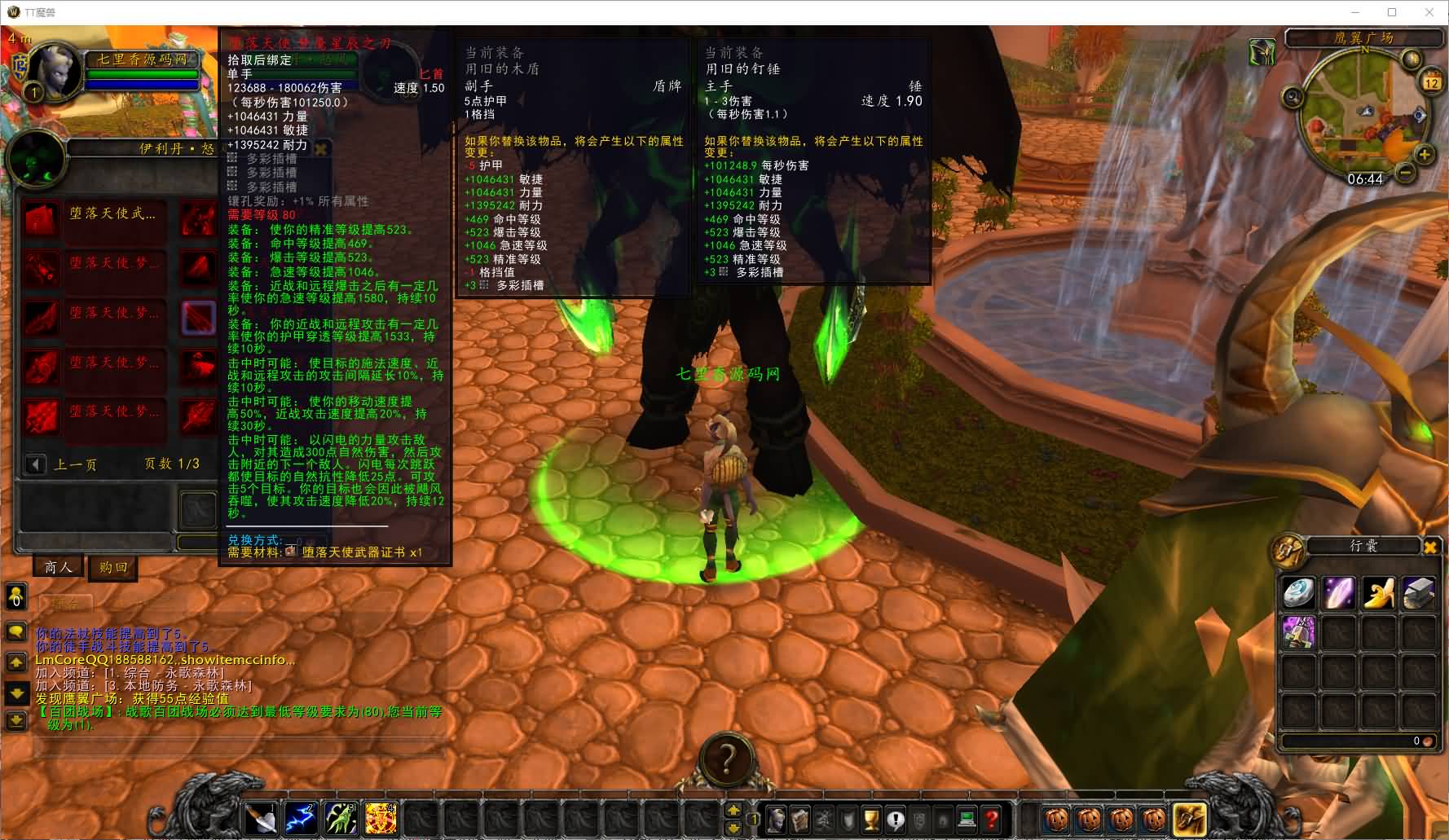Open the 购回 (buyback) tab
The width and height of the screenshot is (1449, 840).
113,567
